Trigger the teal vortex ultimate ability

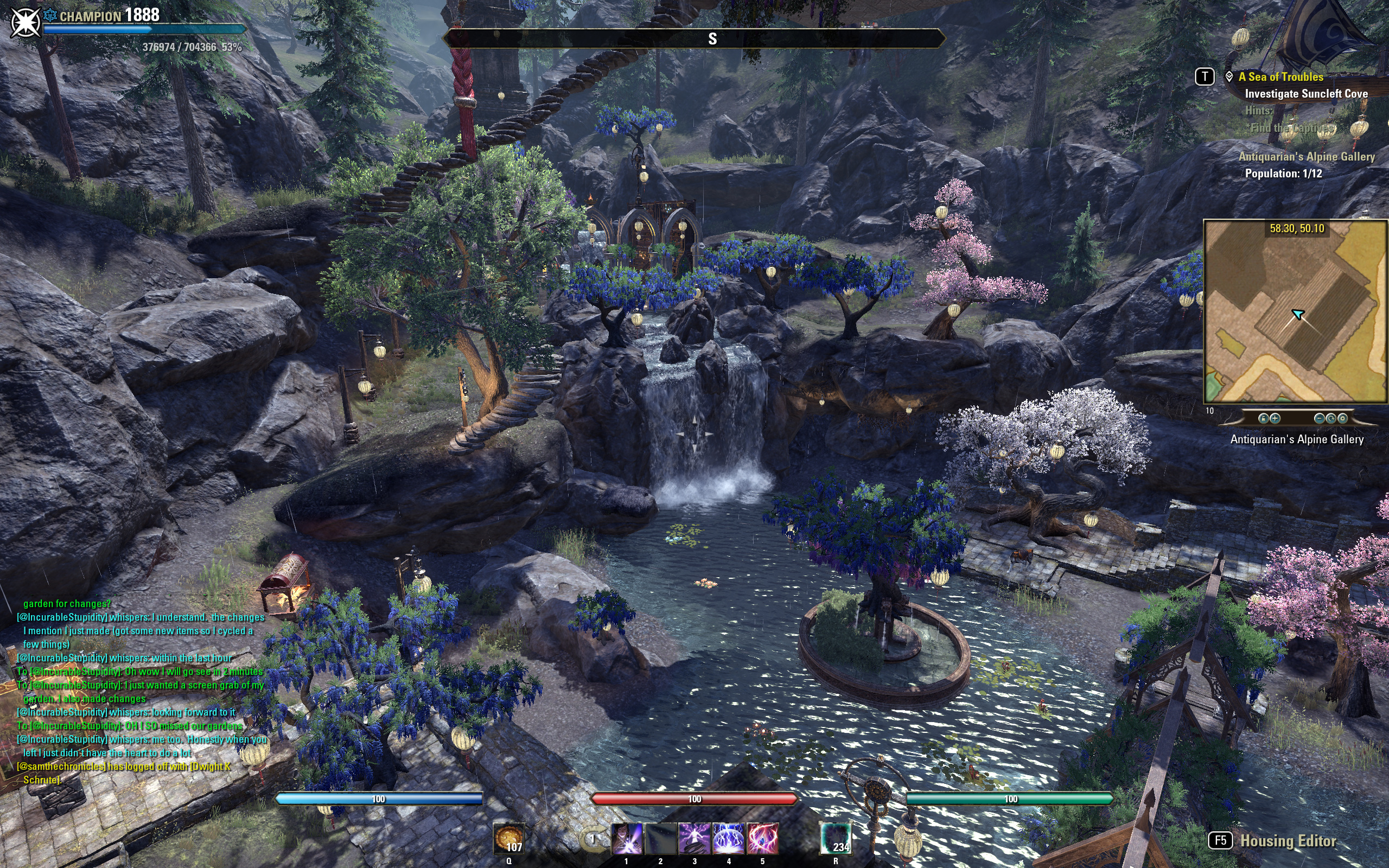pos(836,839)
